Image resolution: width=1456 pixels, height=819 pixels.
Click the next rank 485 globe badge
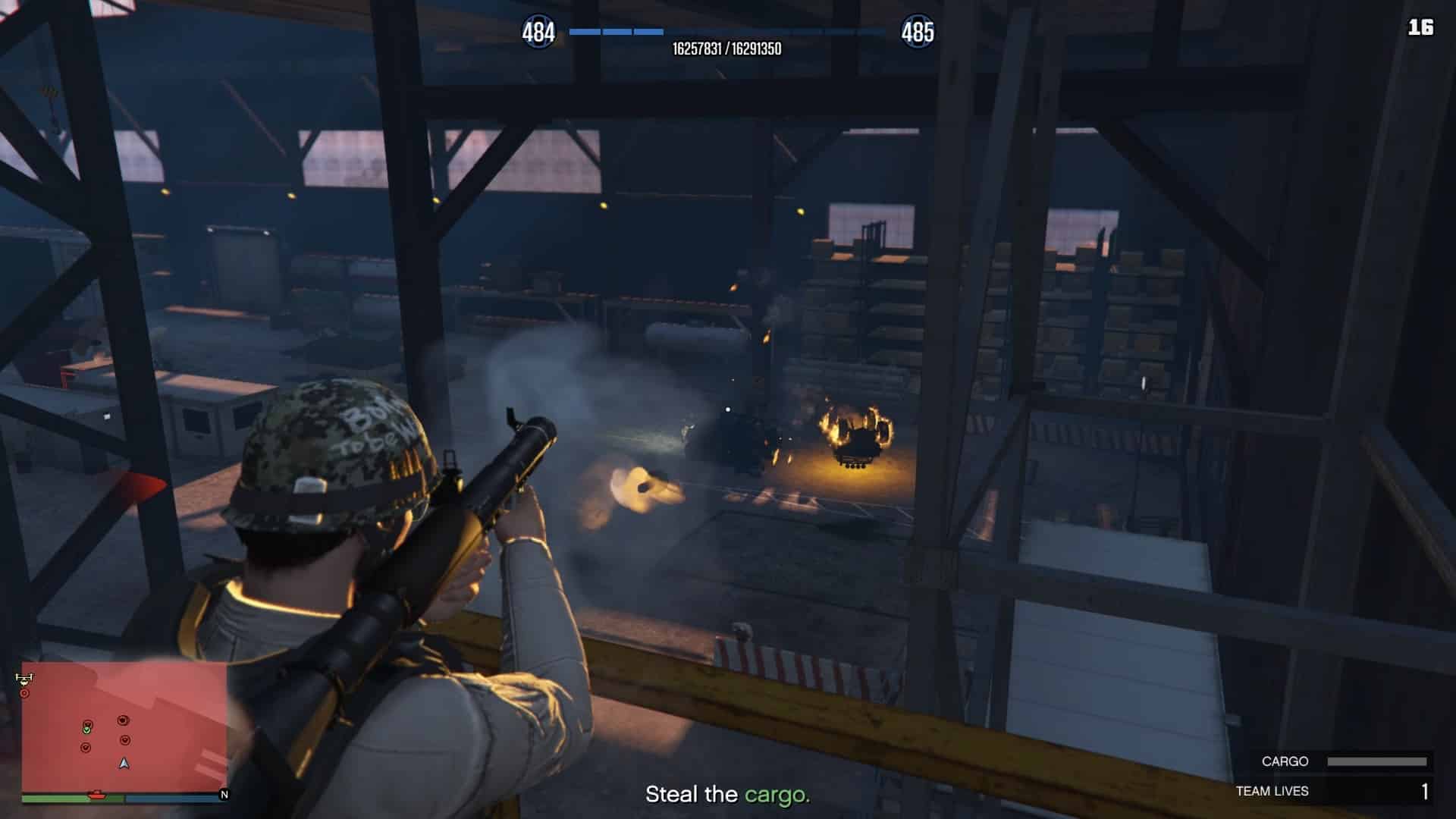tap(917, 33)
